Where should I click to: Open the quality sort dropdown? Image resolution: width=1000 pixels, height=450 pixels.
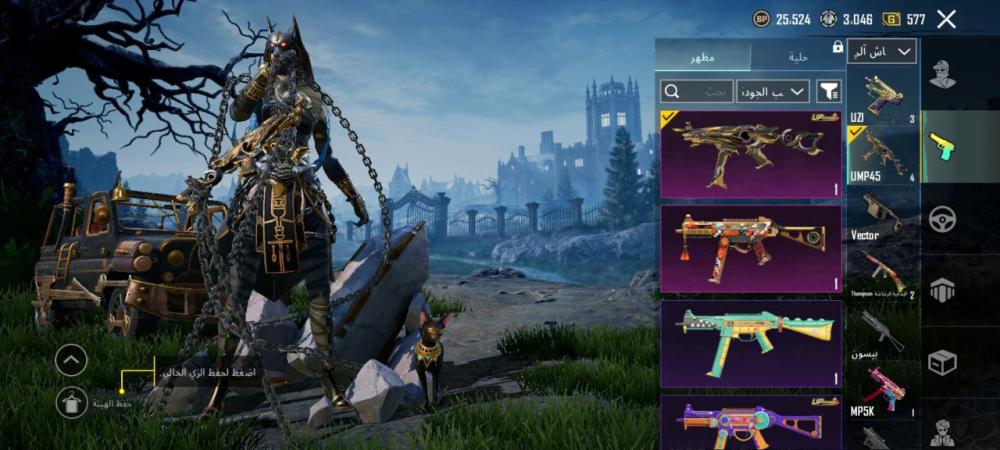[773, 91]
